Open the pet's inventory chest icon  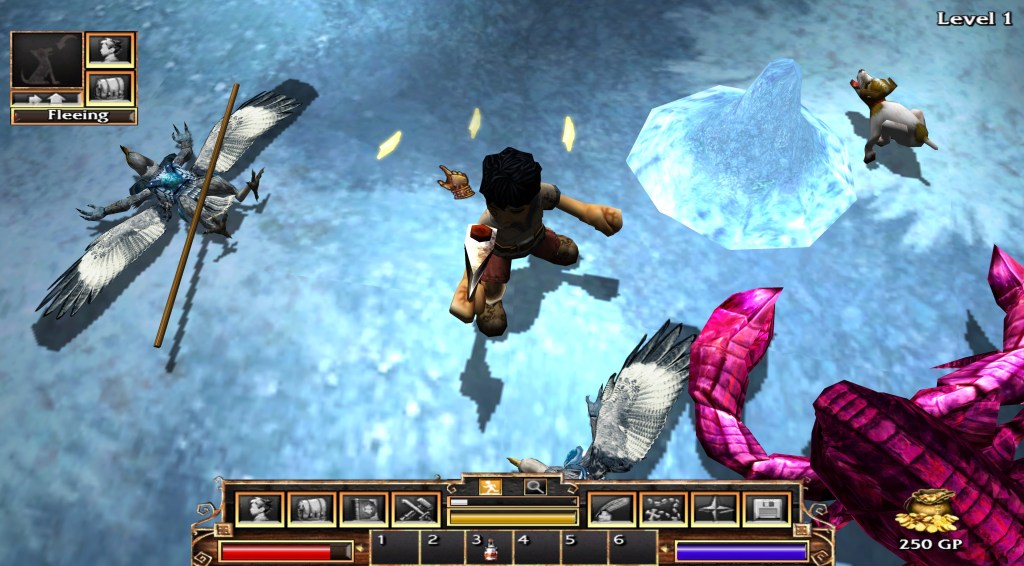pyautogui.click(x=110, y=87)
